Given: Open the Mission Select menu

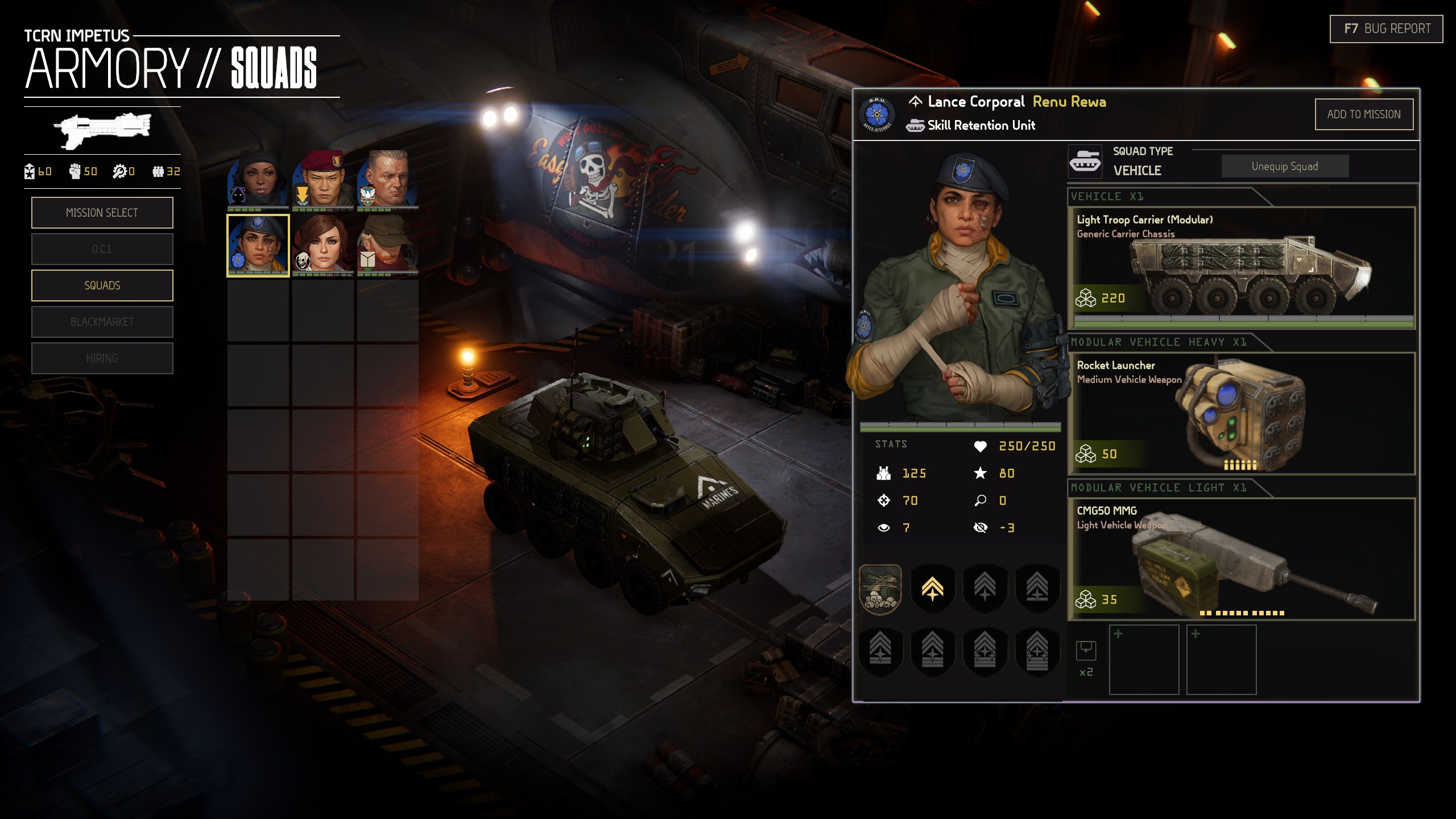Looking at the screenshot, I should click(102, 213).
